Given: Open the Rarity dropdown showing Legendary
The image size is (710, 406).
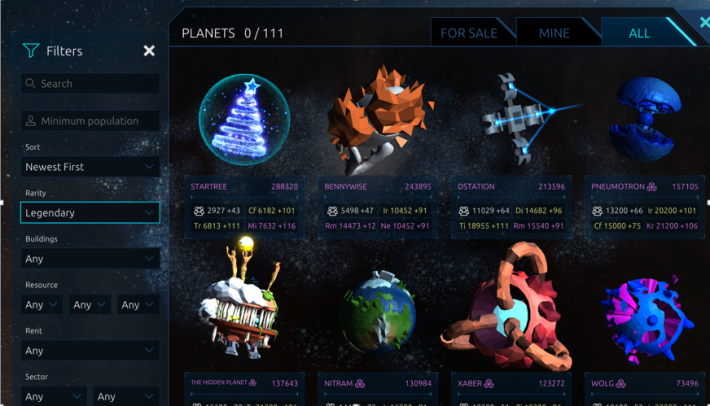Looking at the screenshot, I should pos(90,213).
